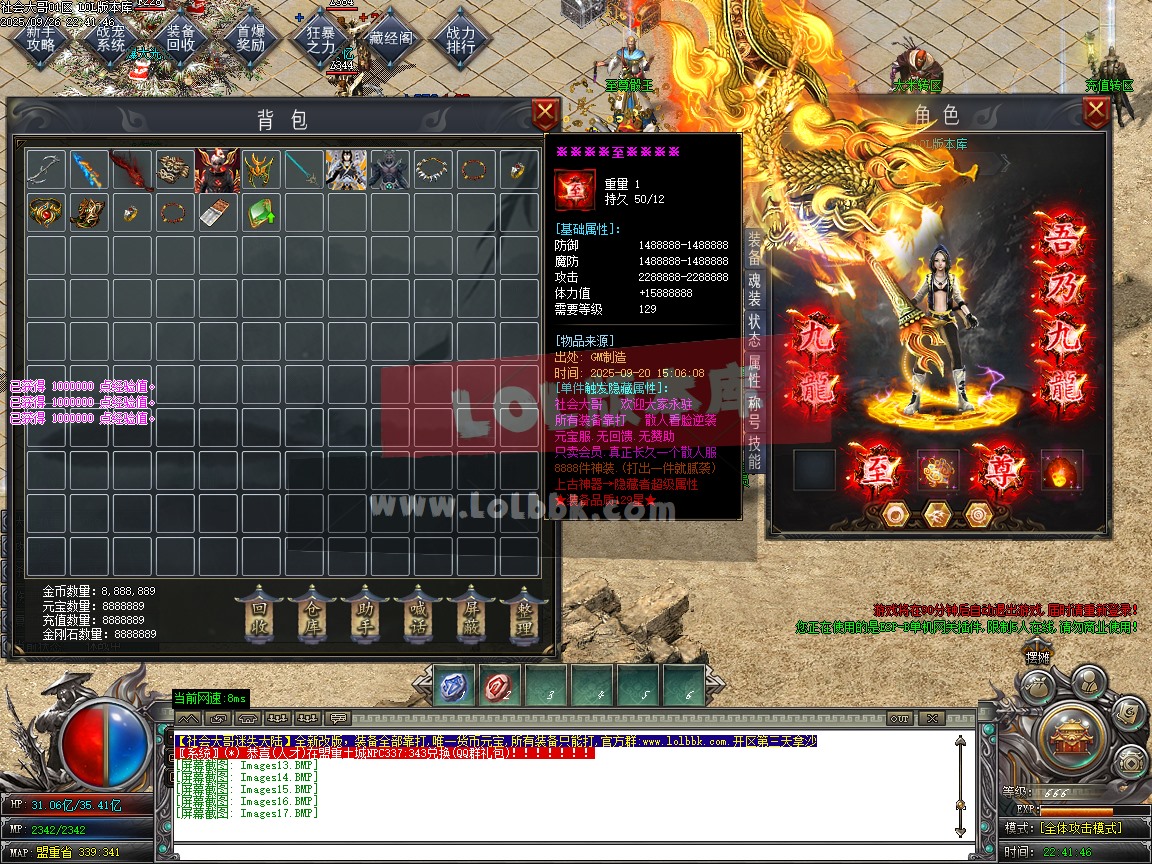The image size is (1152, 864).
Task: Use the blue gem in hotbar slot 1
Action: coord(455,687)
